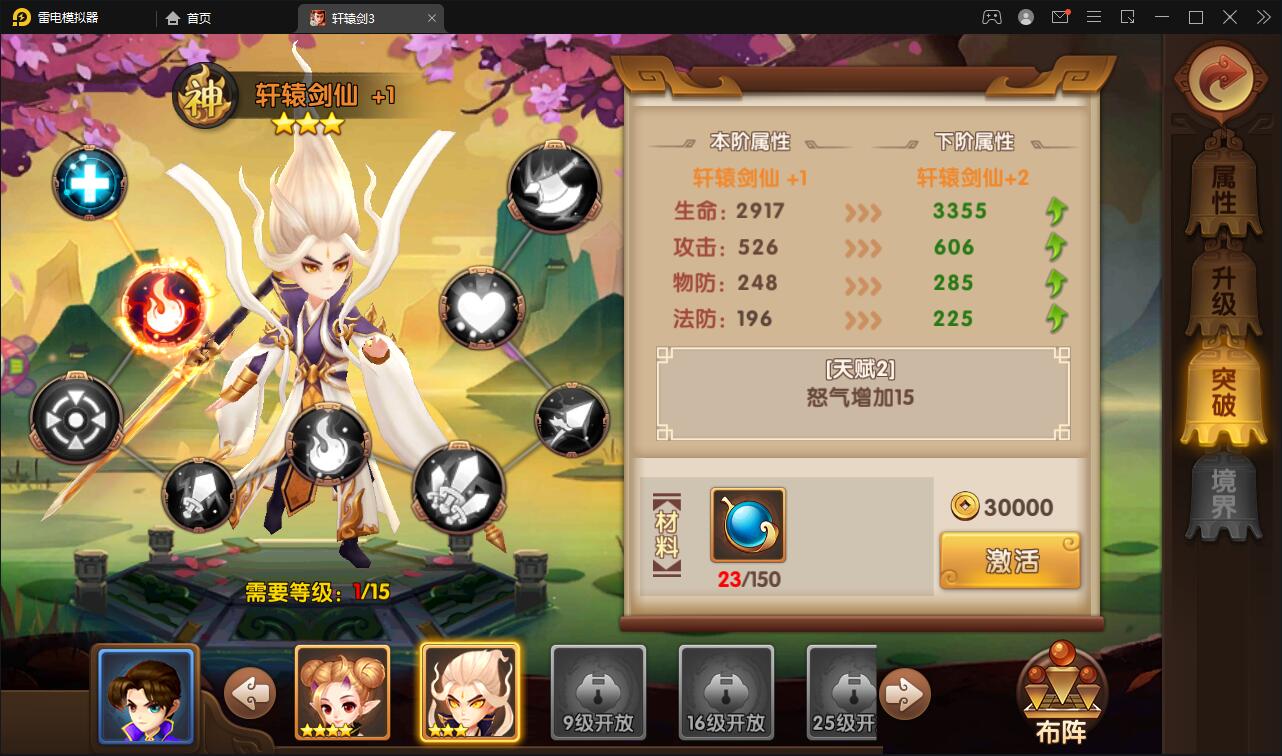The height and width of the screenshot is (756, 1282).
Task: Open the 布阵 formation panel
Action: [x=1062, y=688]
